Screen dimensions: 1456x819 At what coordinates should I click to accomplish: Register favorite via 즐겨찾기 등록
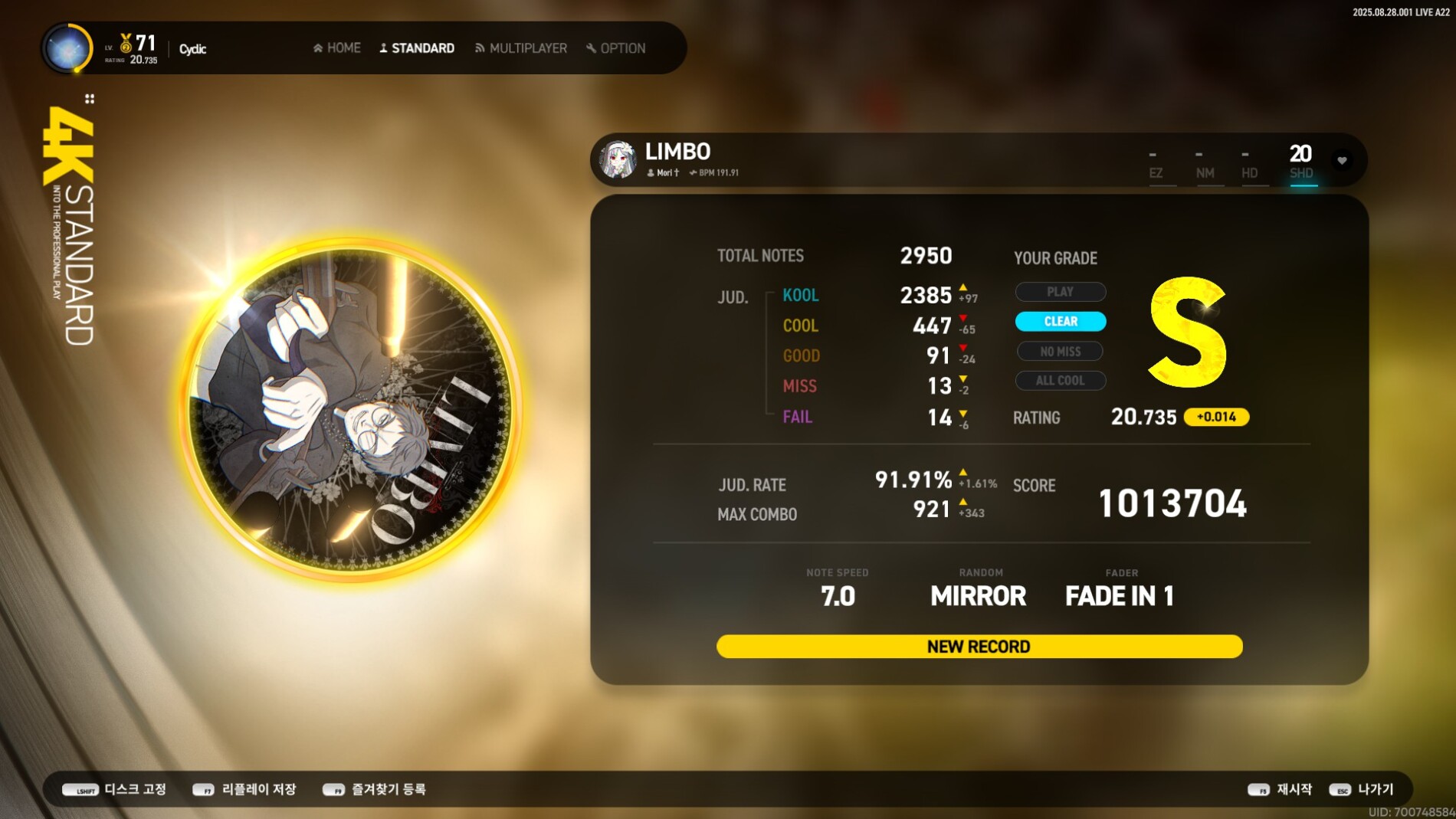375,789
